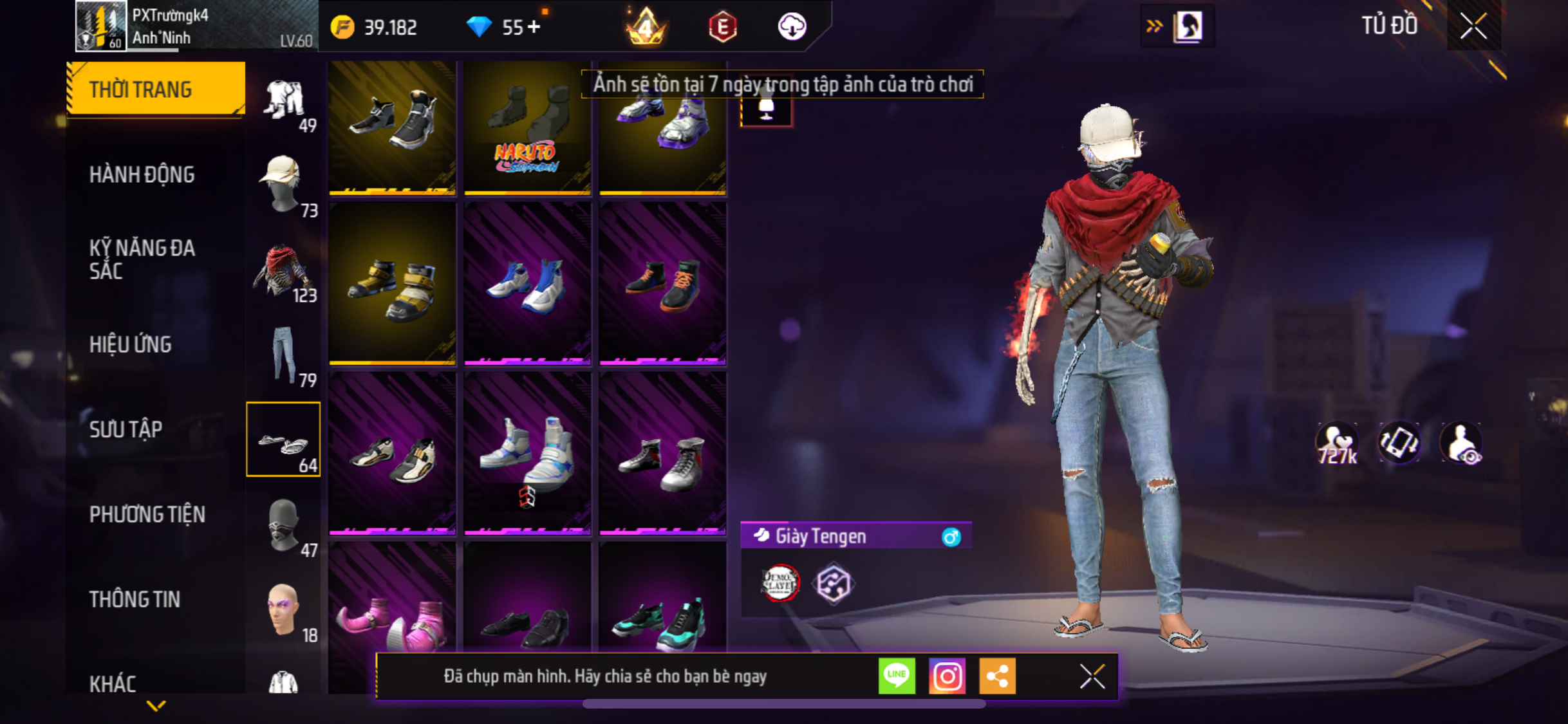
Task: Share screenshot to Instagram
Action: coord(947,676)
